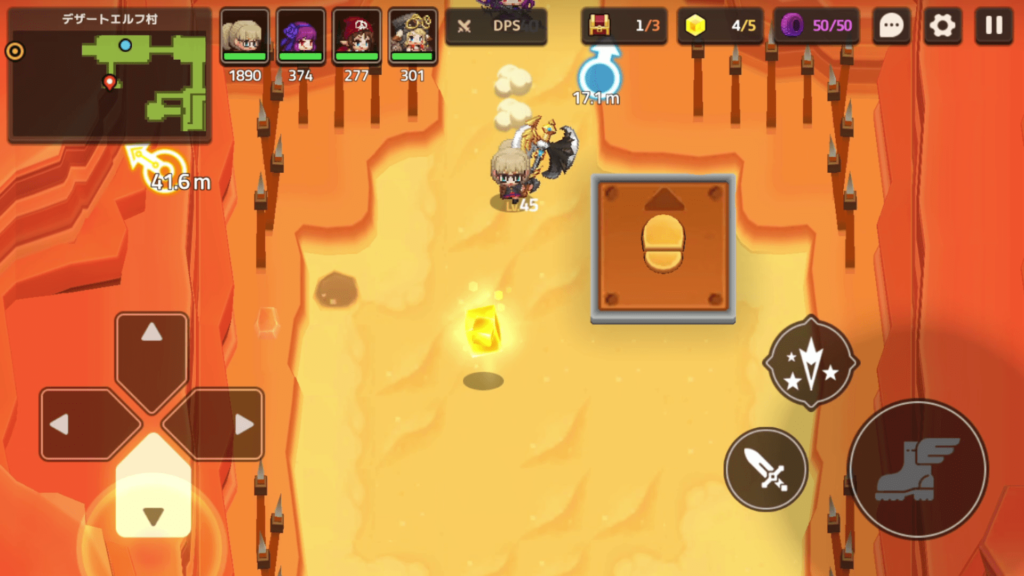Image resolution: width=1024 pixels, height=576 pixels.
Task: Select the goggles hero portrait with 301 HP
Action: [x=413, y=36]
